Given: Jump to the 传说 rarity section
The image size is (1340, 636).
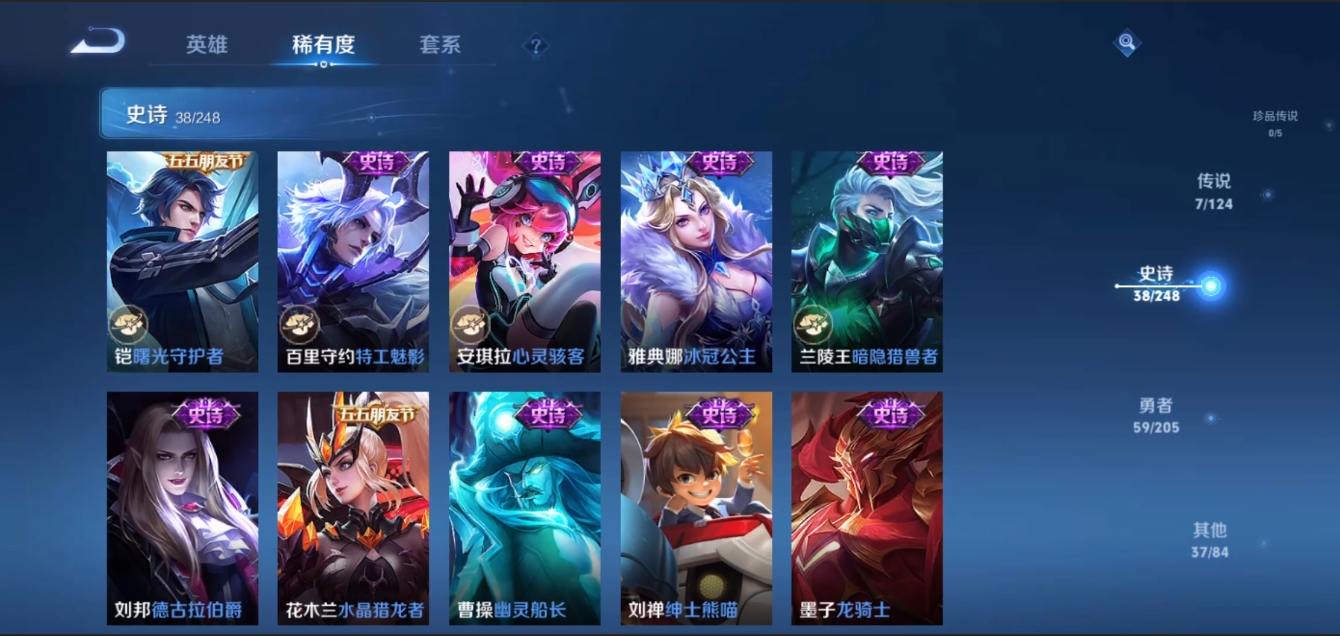Looking at the screenshot, I should click(1214, 191).
